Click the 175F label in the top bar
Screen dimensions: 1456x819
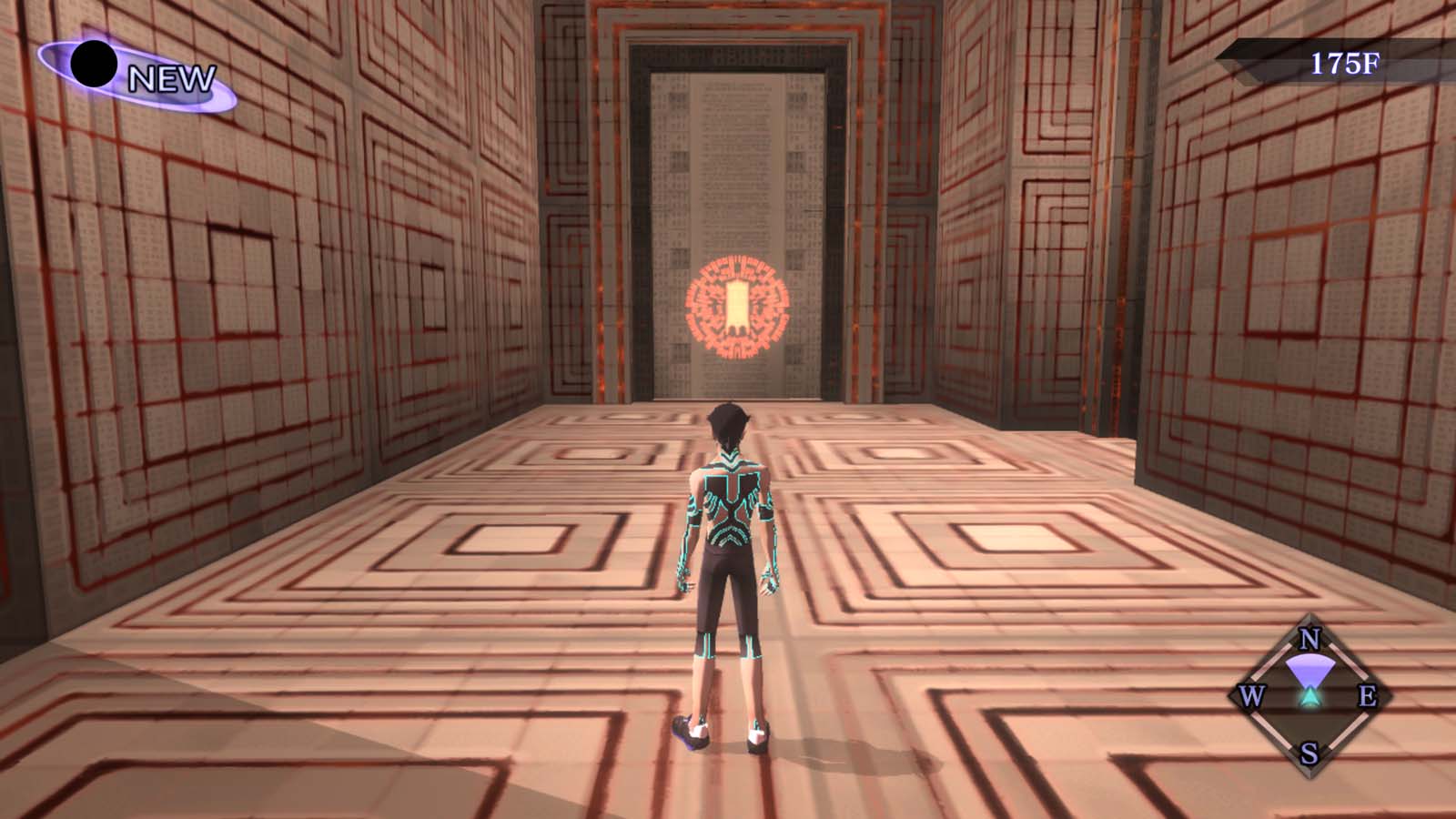1344,61
